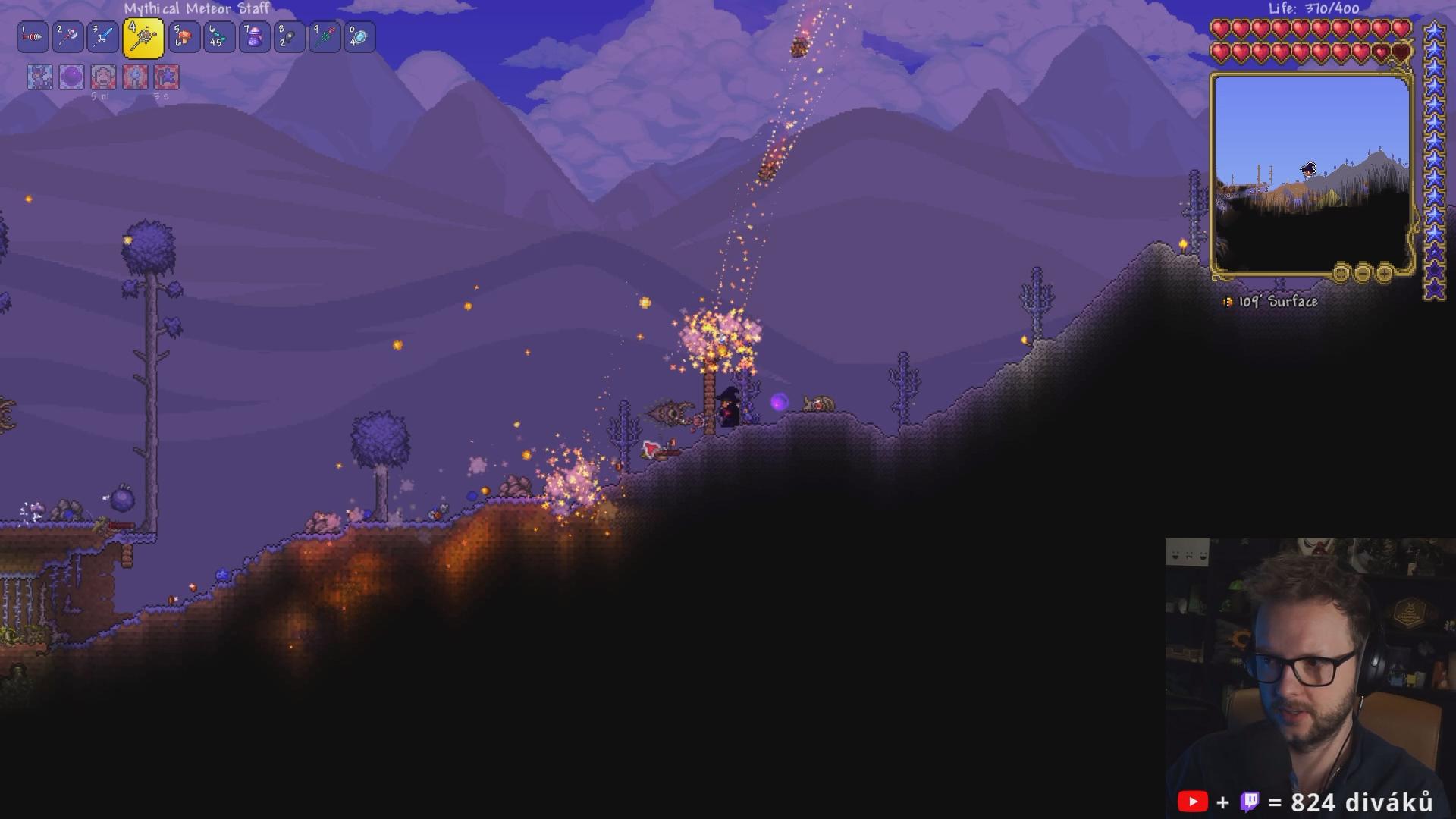
Task: Click the minimap display
Action: (x=1311, y=173)
